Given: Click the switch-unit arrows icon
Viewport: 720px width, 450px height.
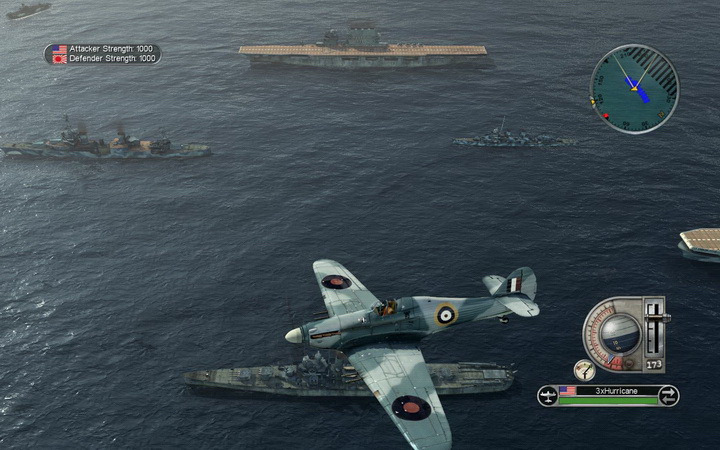Looking at the screenshot, I should 668,396.
